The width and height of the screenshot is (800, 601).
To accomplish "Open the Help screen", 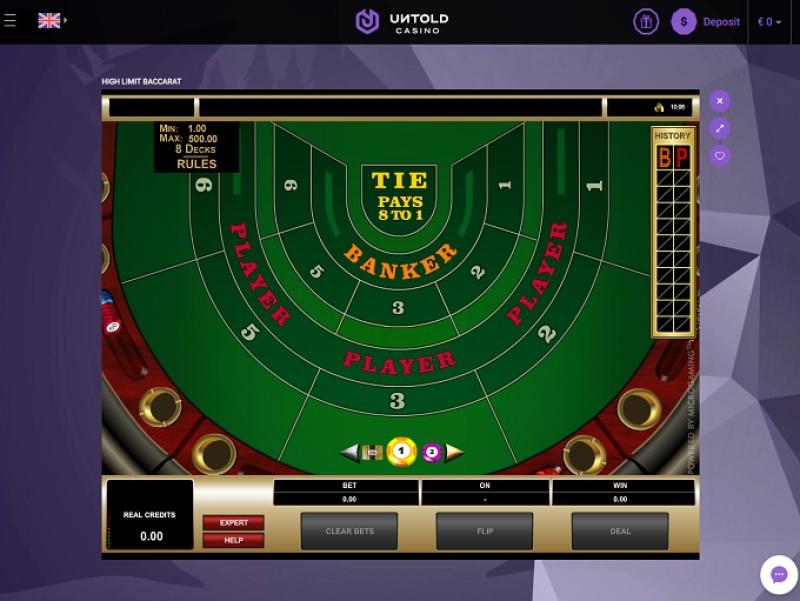I will pos(233,540).
